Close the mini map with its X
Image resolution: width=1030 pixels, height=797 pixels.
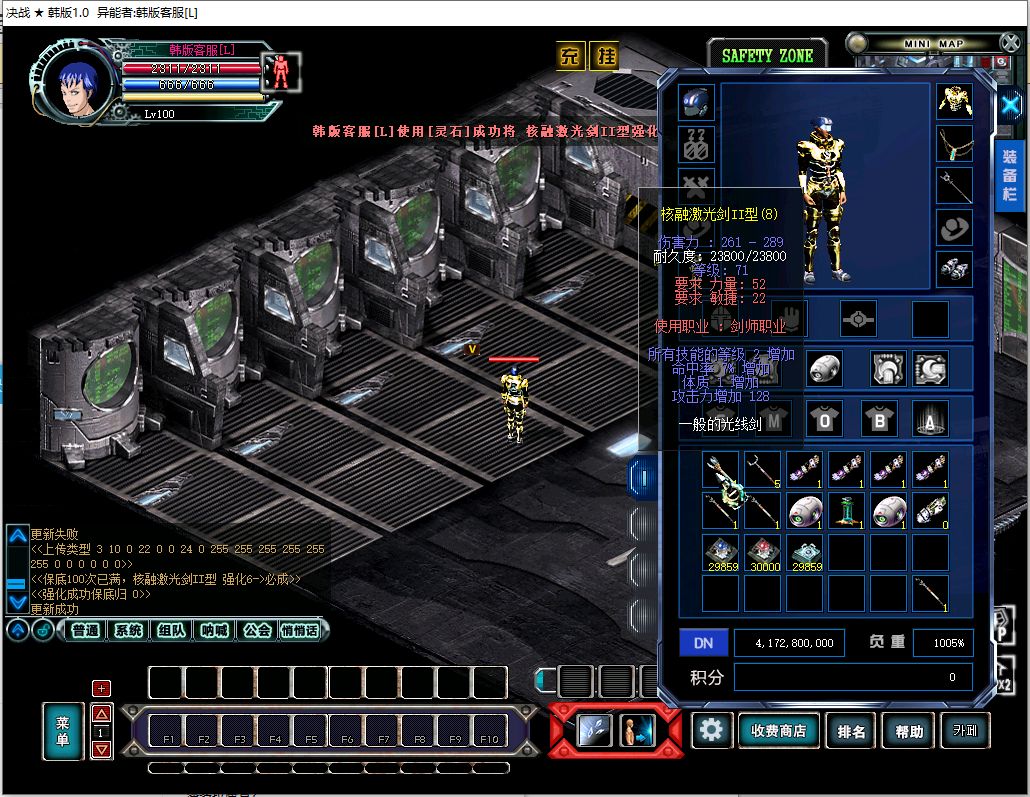[1009, 42]
